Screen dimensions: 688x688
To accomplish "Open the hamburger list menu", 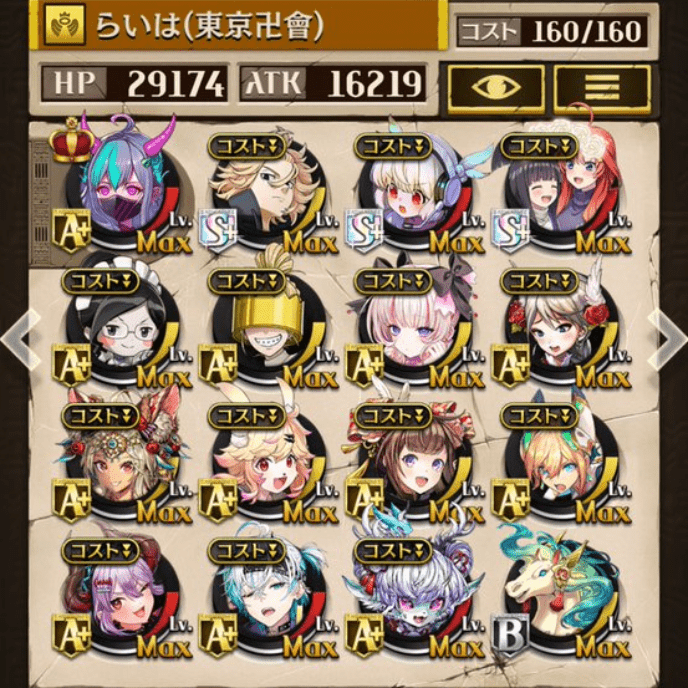I will coord(602,87).
